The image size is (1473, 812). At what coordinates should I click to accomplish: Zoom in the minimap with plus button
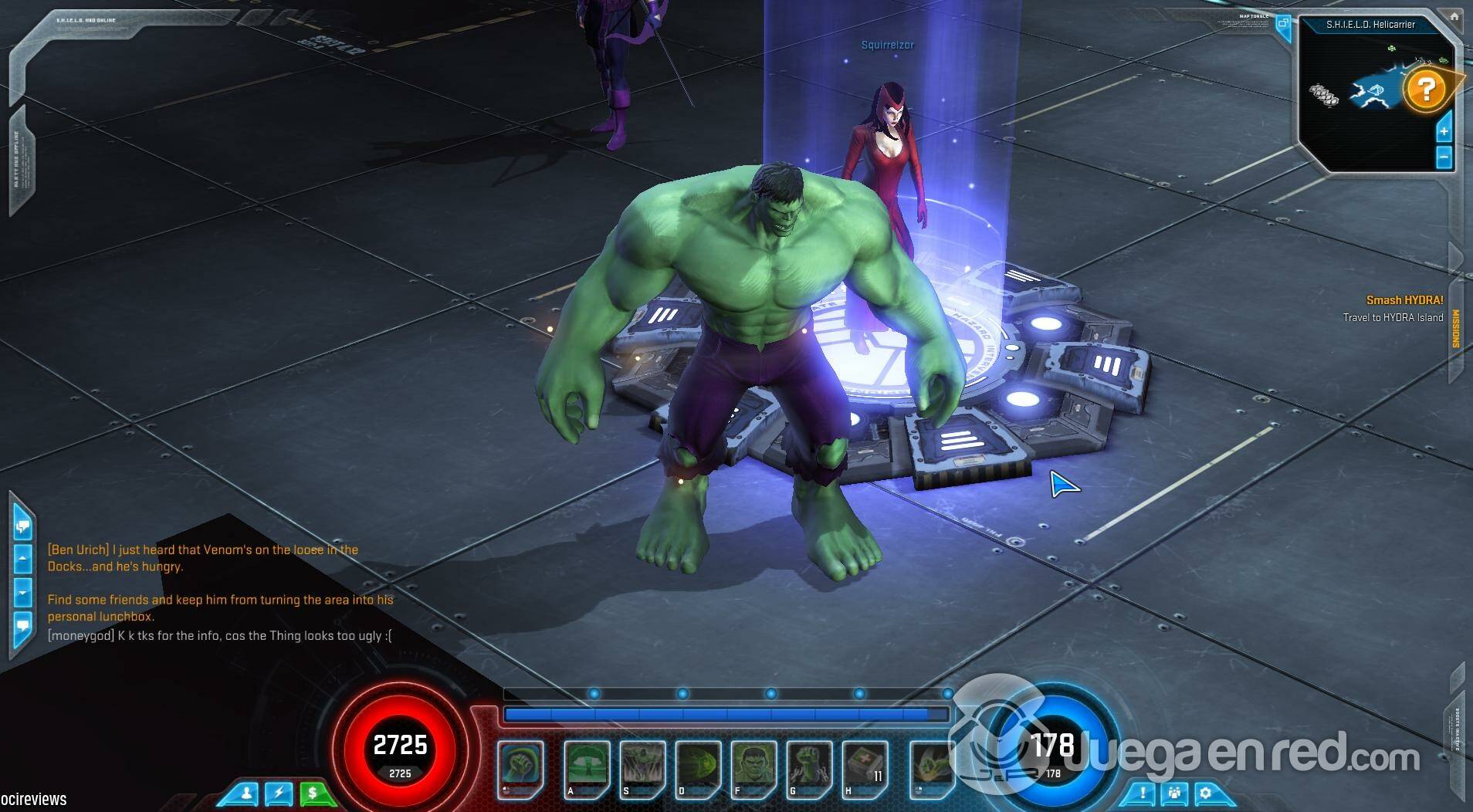1444,130
